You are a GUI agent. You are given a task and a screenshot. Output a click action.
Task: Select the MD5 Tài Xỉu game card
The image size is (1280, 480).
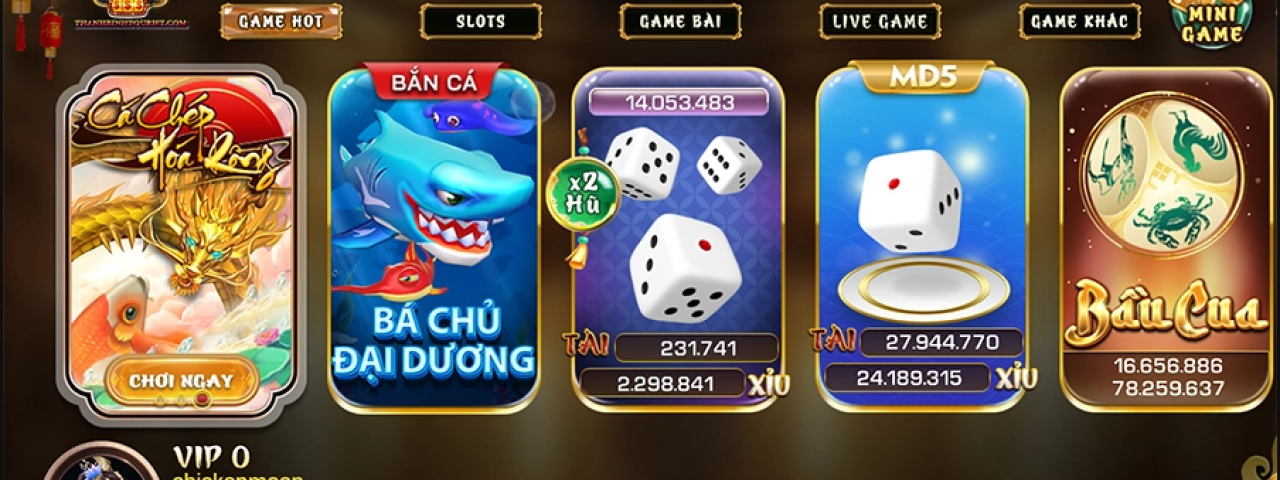tap(922, 220)
